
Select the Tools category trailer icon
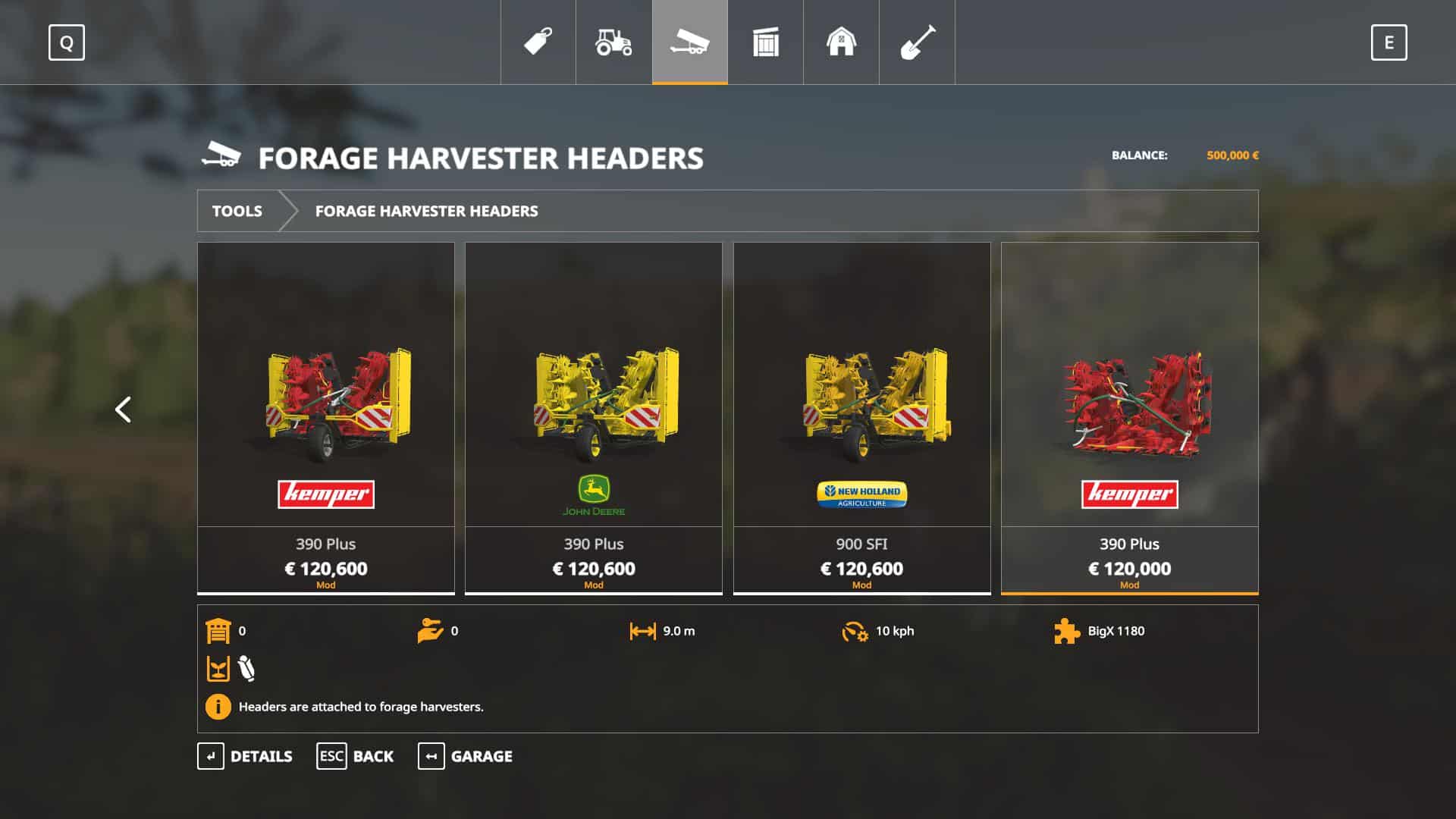pyautogui.click(x=689, y=43)
